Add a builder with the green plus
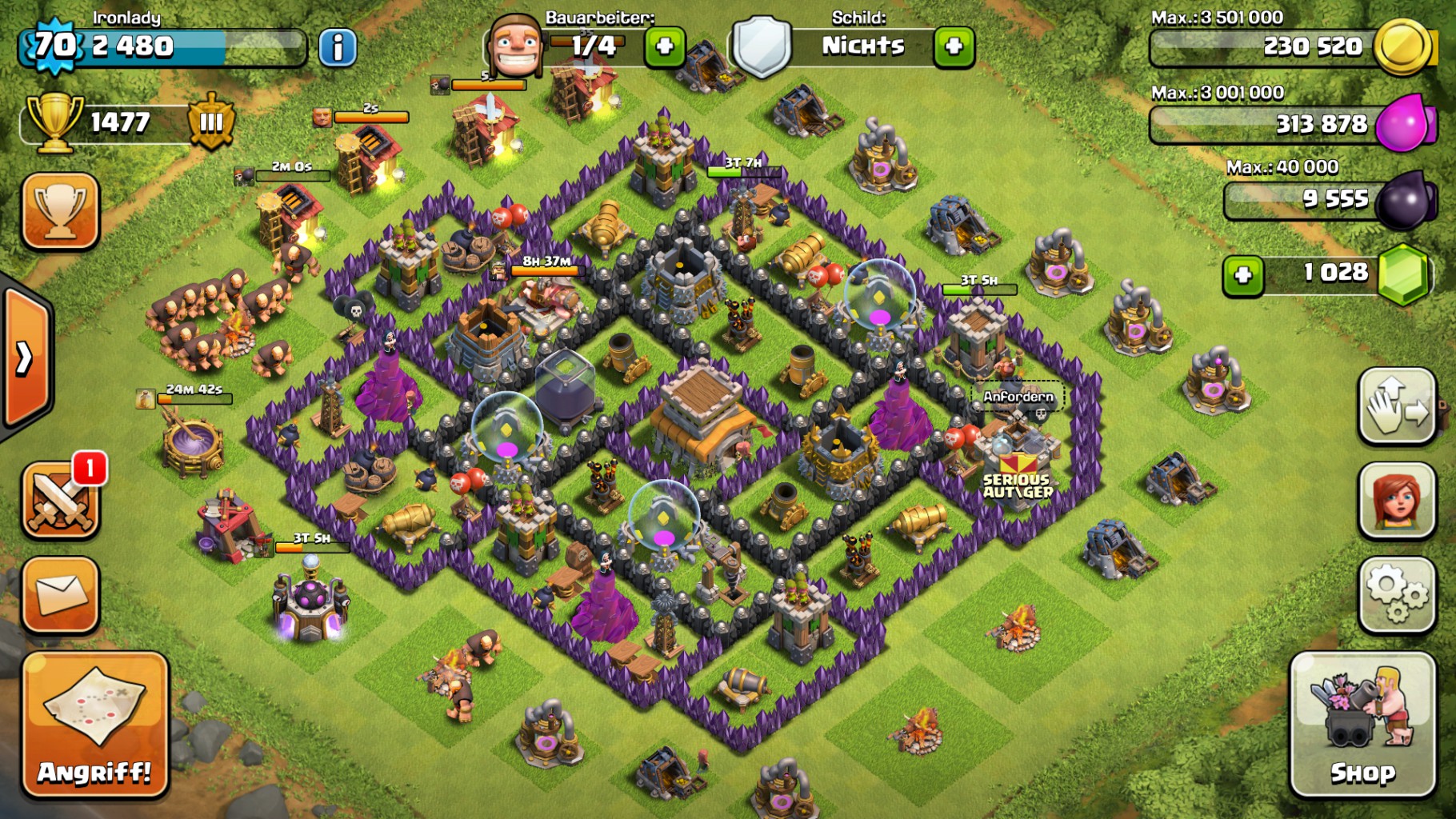1456x819 pixels. point(665,47)
